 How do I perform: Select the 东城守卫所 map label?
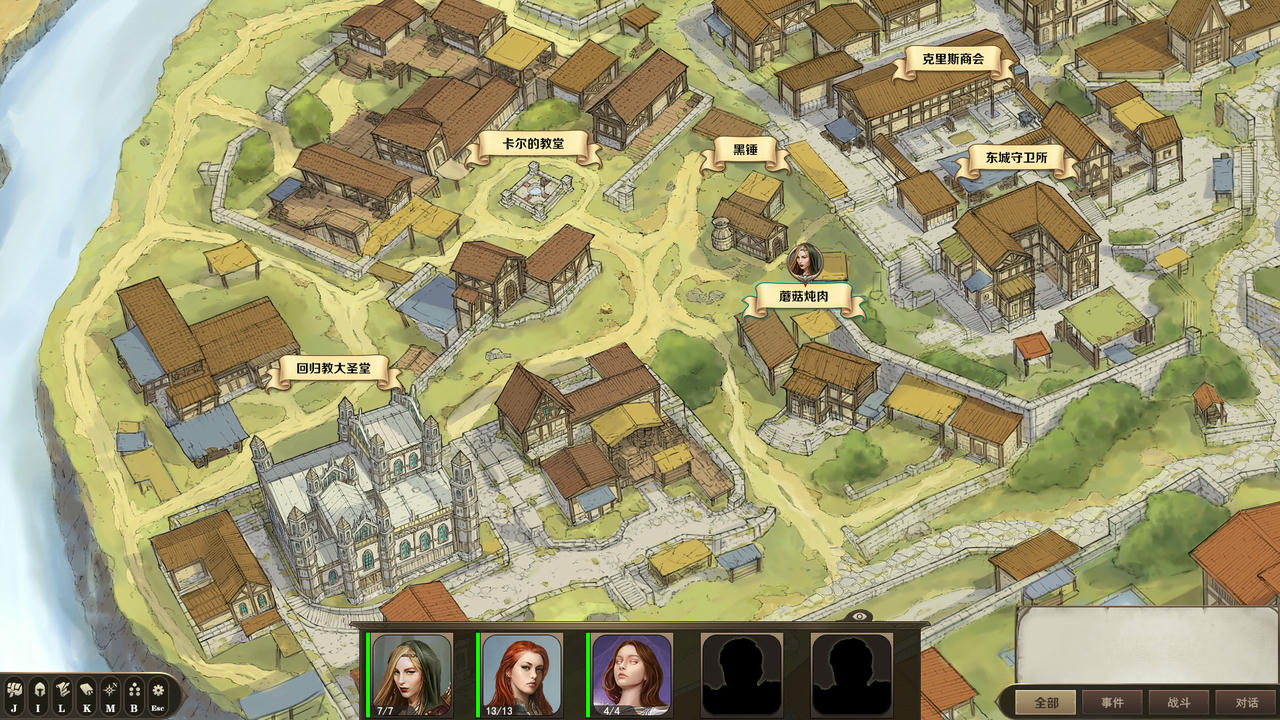[1016, 159]
